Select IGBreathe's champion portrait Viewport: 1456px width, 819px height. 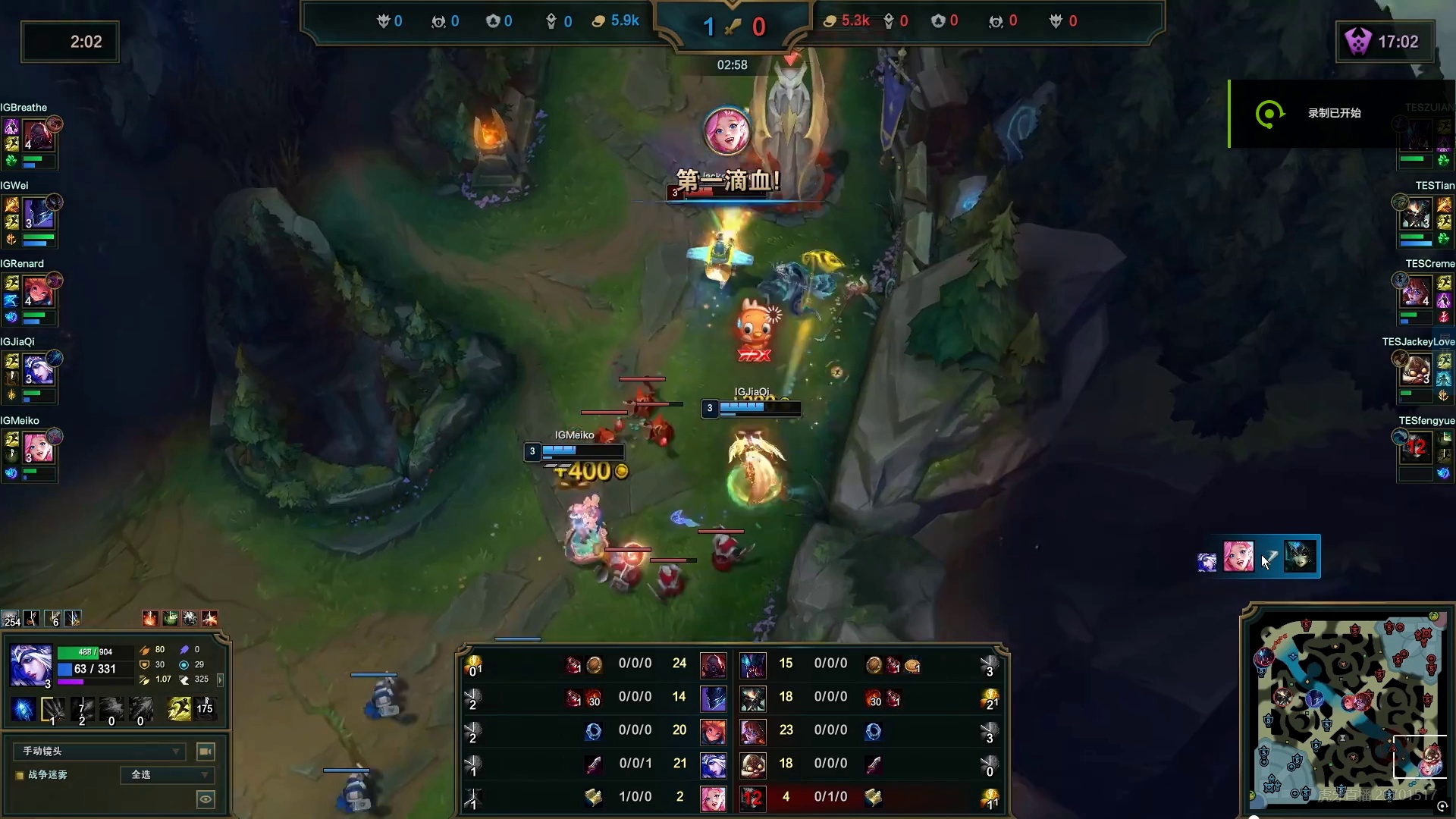coord(38,136)
